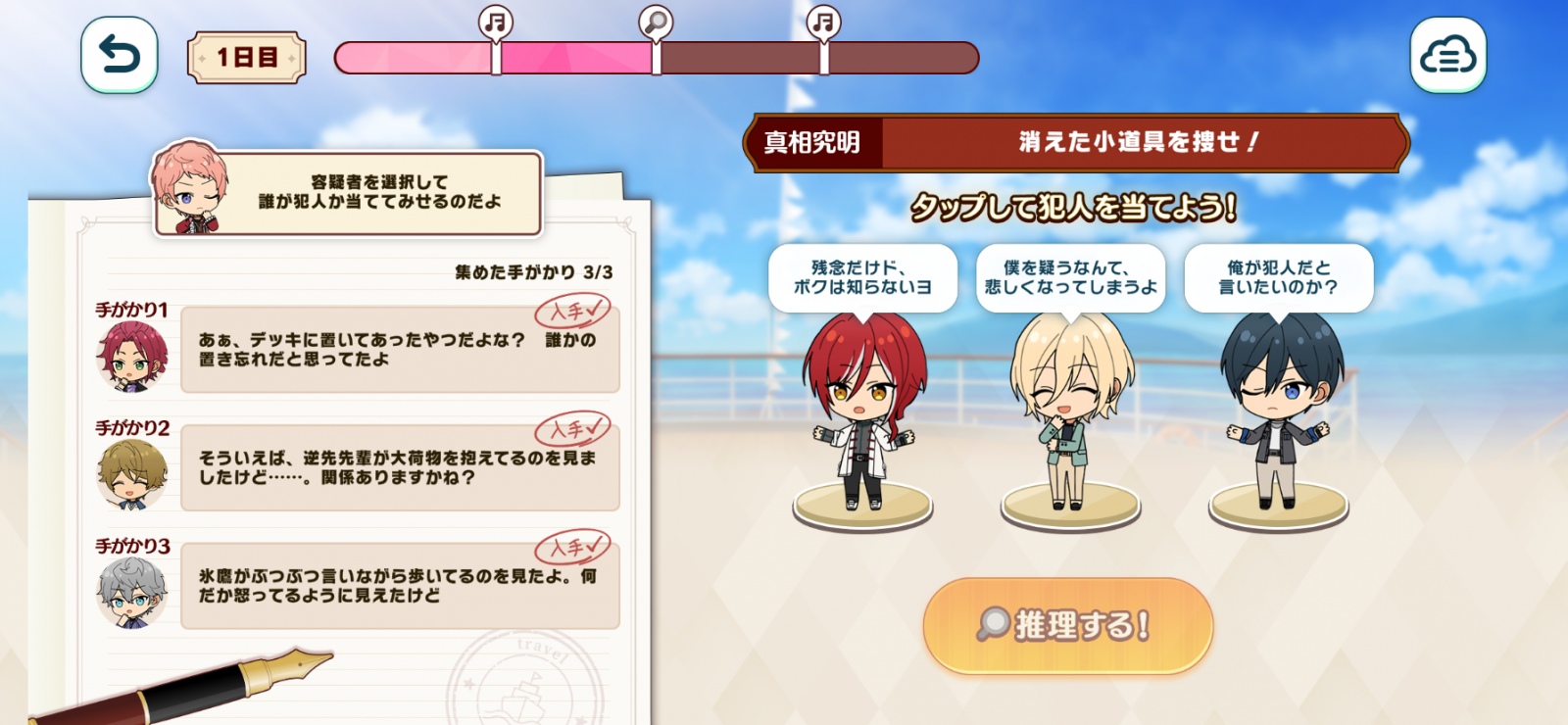The height and width of the screenshot is (725, 1568).
Task: Tap the last music note progress marker
Action: pos(823,22)
